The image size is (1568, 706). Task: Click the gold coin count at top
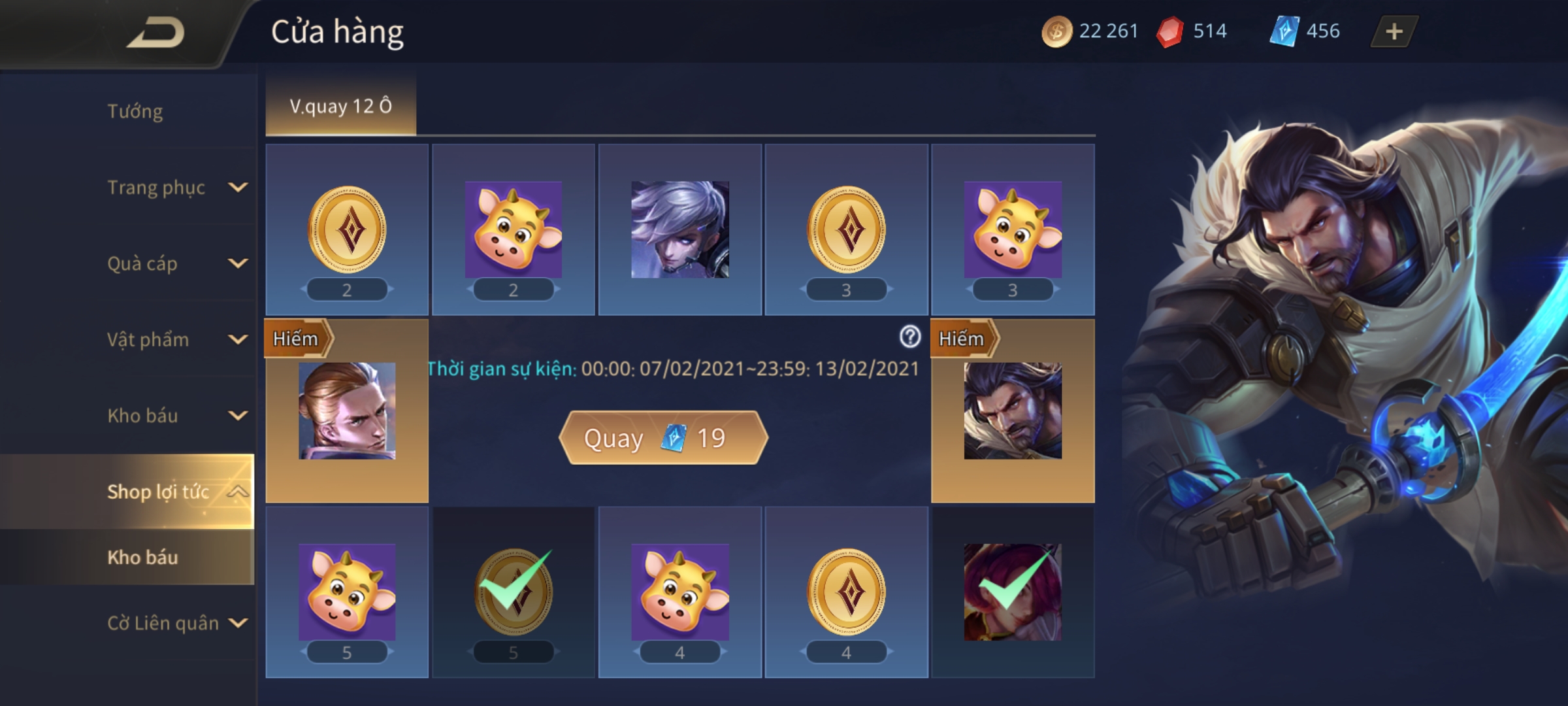(x=1108, y=31)
